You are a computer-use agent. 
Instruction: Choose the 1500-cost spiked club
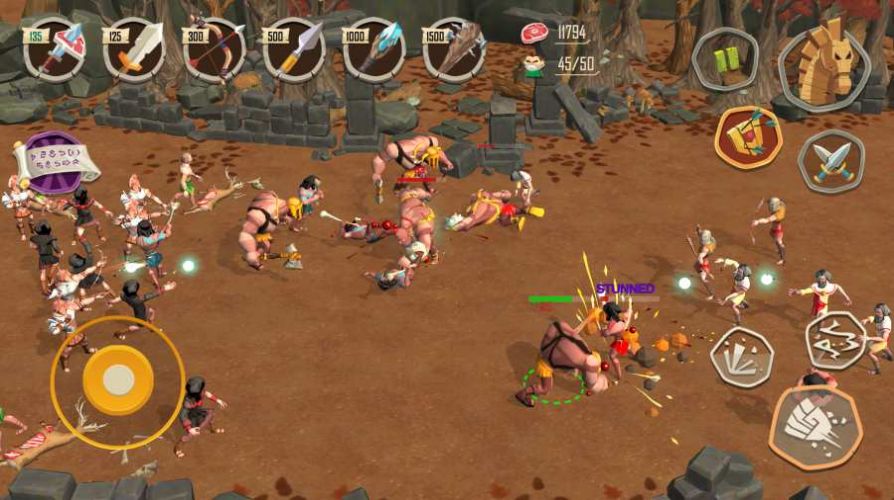[x=454, y=49]
